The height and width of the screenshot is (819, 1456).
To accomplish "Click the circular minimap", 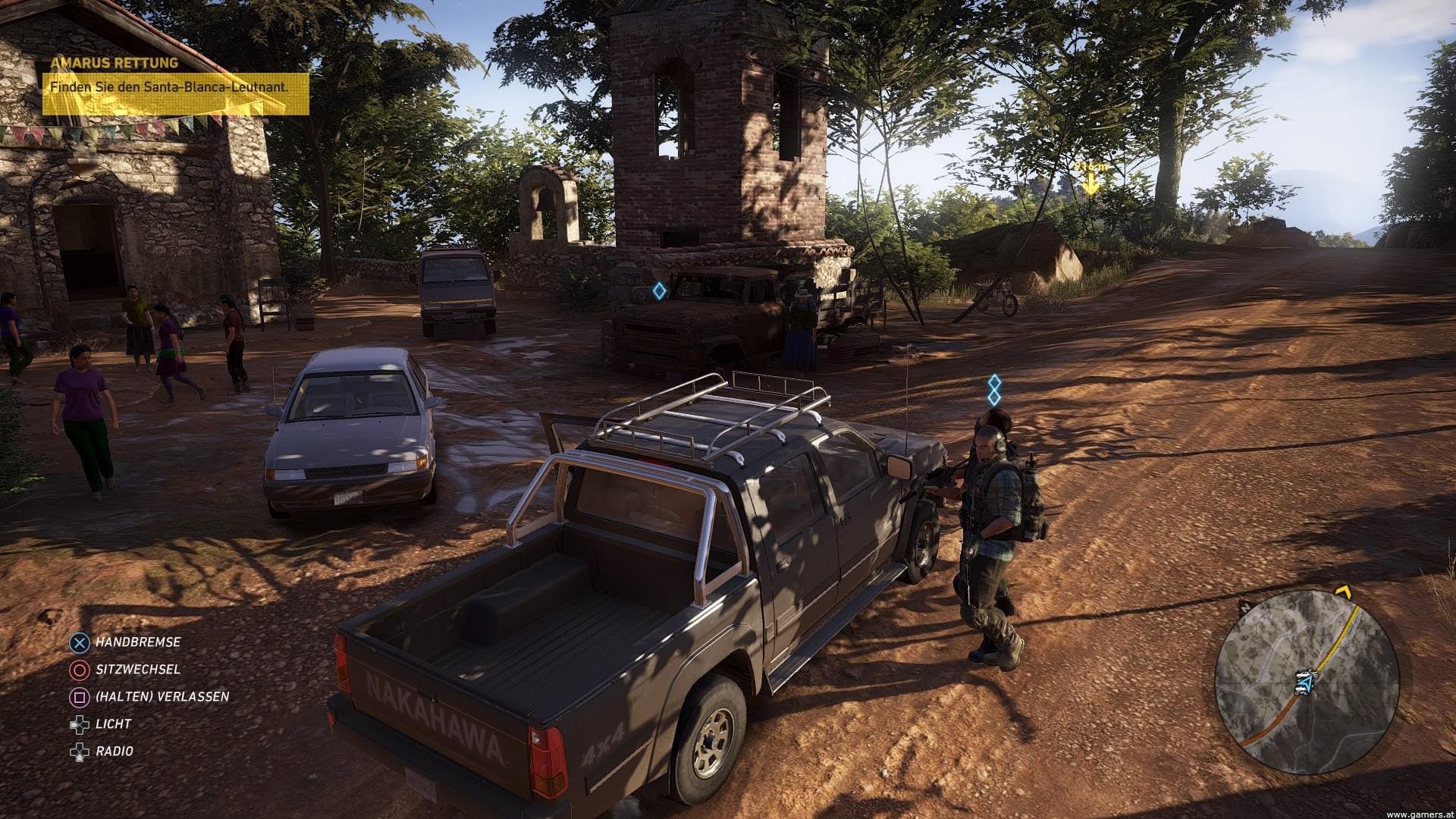I will (x=1306, y=681).
